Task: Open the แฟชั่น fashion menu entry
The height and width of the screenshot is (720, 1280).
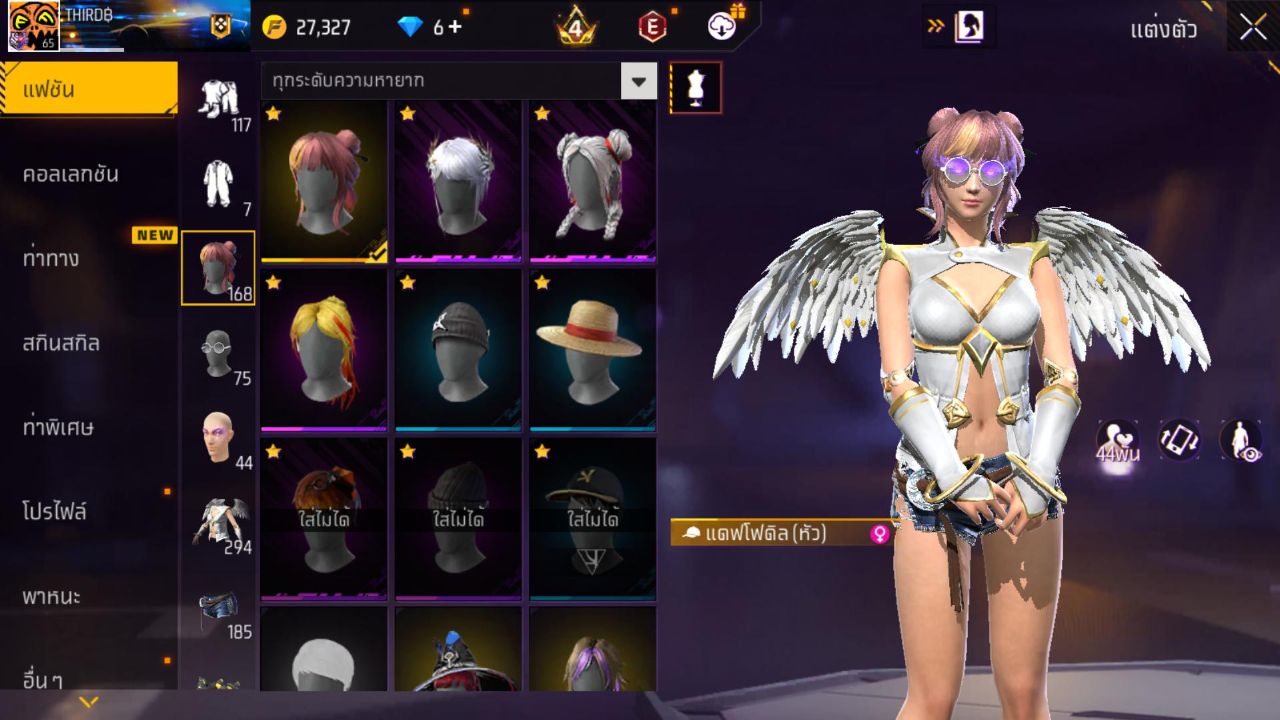Action: click(88, 90)
